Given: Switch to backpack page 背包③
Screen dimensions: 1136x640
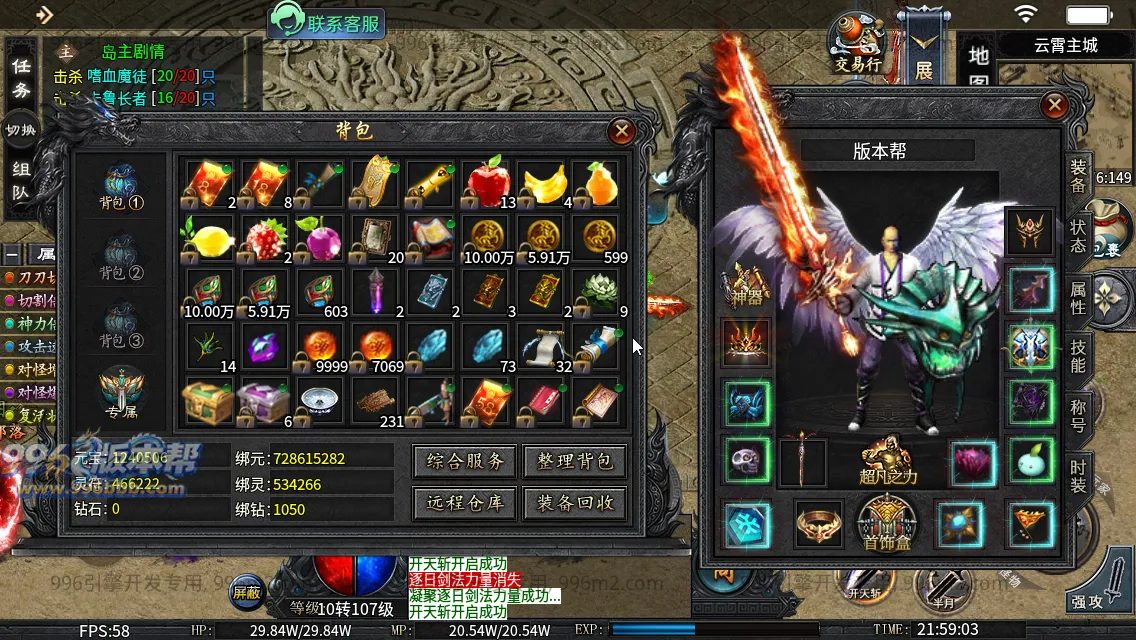Looking at the screenshot, I should 122,324.
